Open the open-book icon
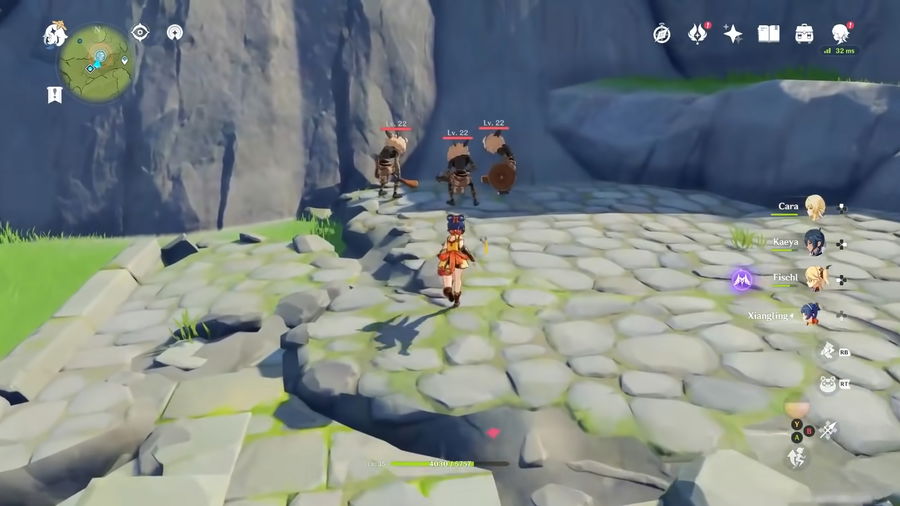Viewport: 900px width, 506px height. coord(768,34)
